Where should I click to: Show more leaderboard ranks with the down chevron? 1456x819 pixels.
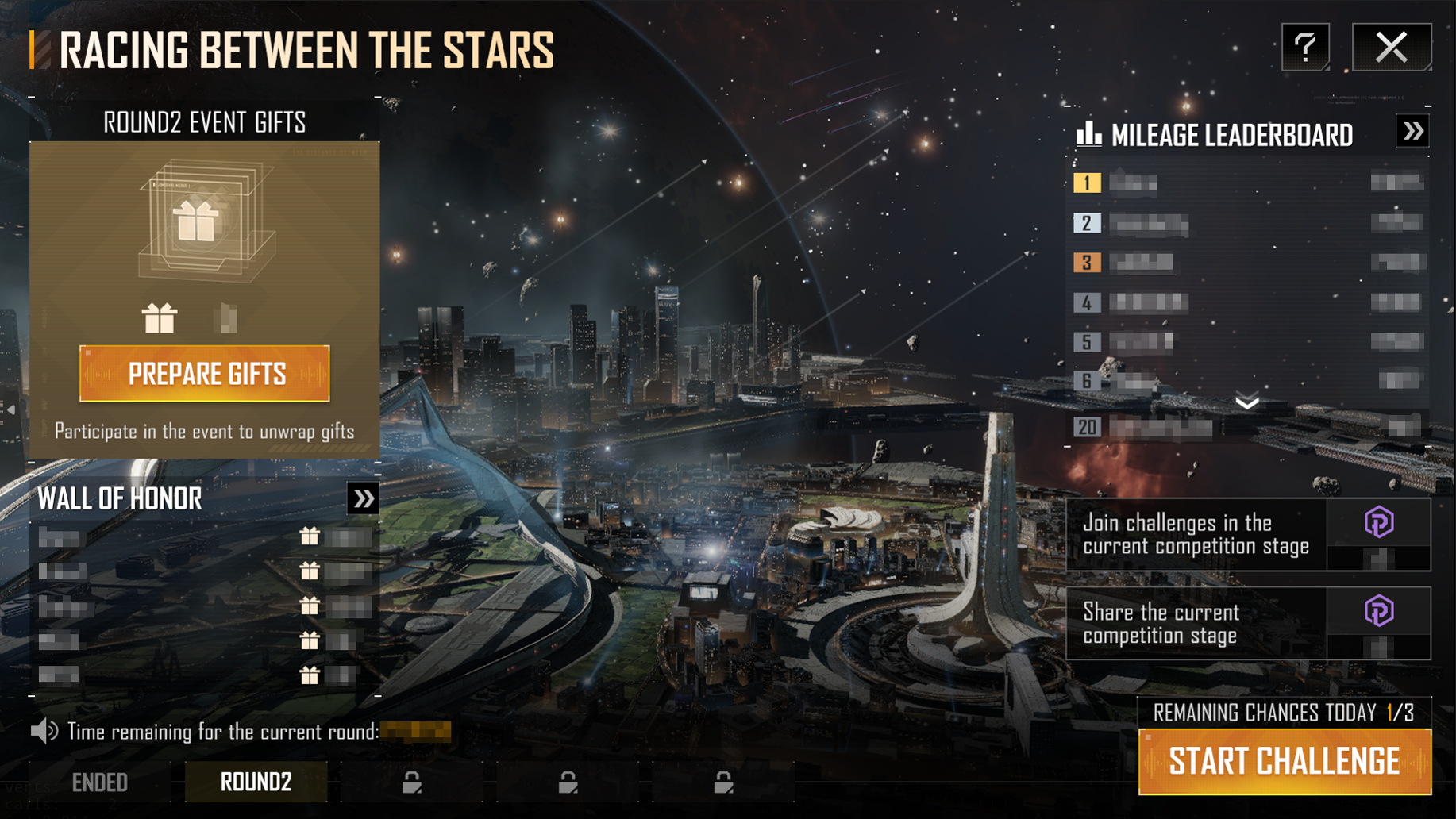click(1247, 402)
